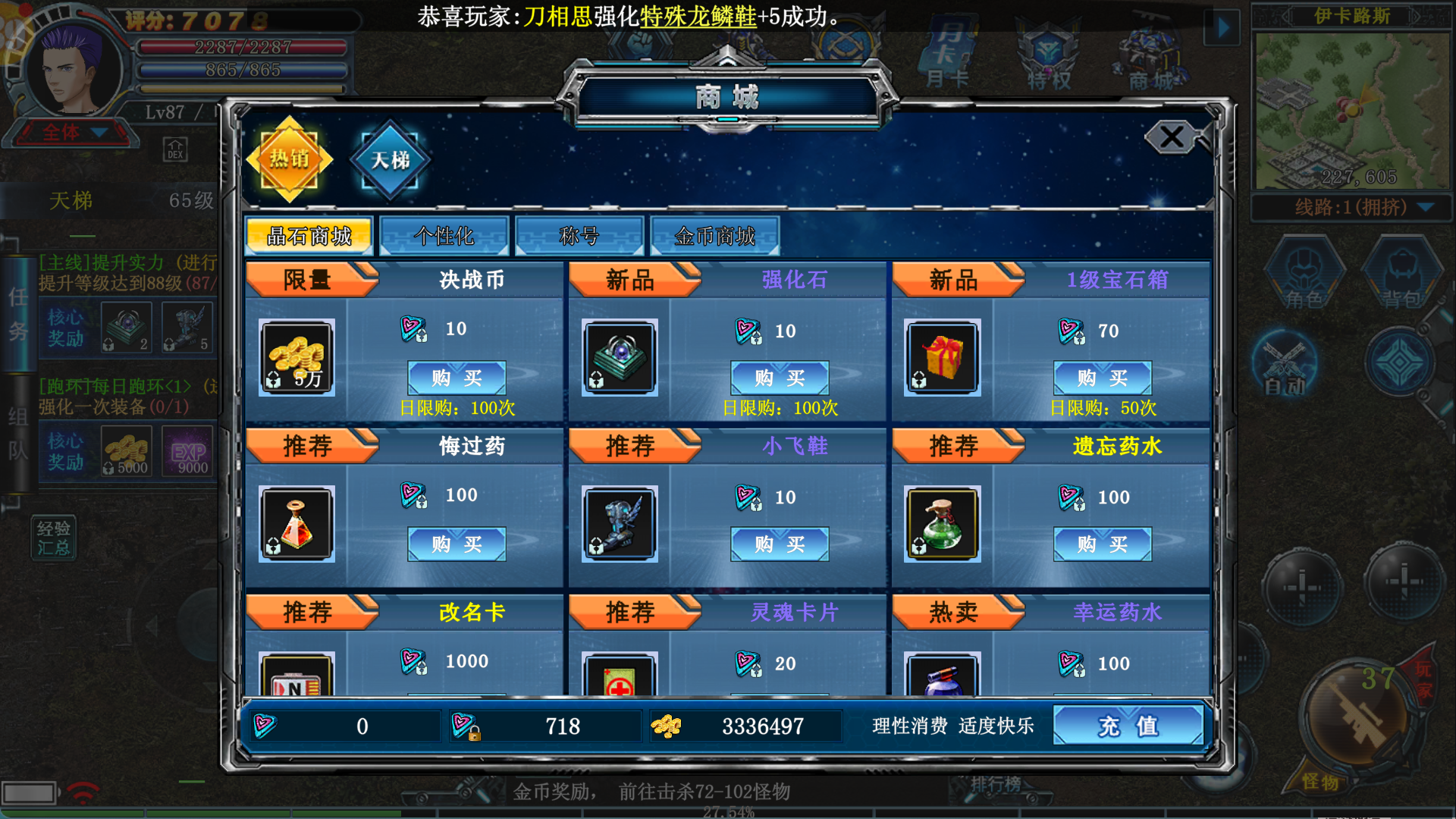The height and width of the screenshot is (819, 1456).
Task: Open the minimap of 伊卡路斯
Action: (1352, 111)
